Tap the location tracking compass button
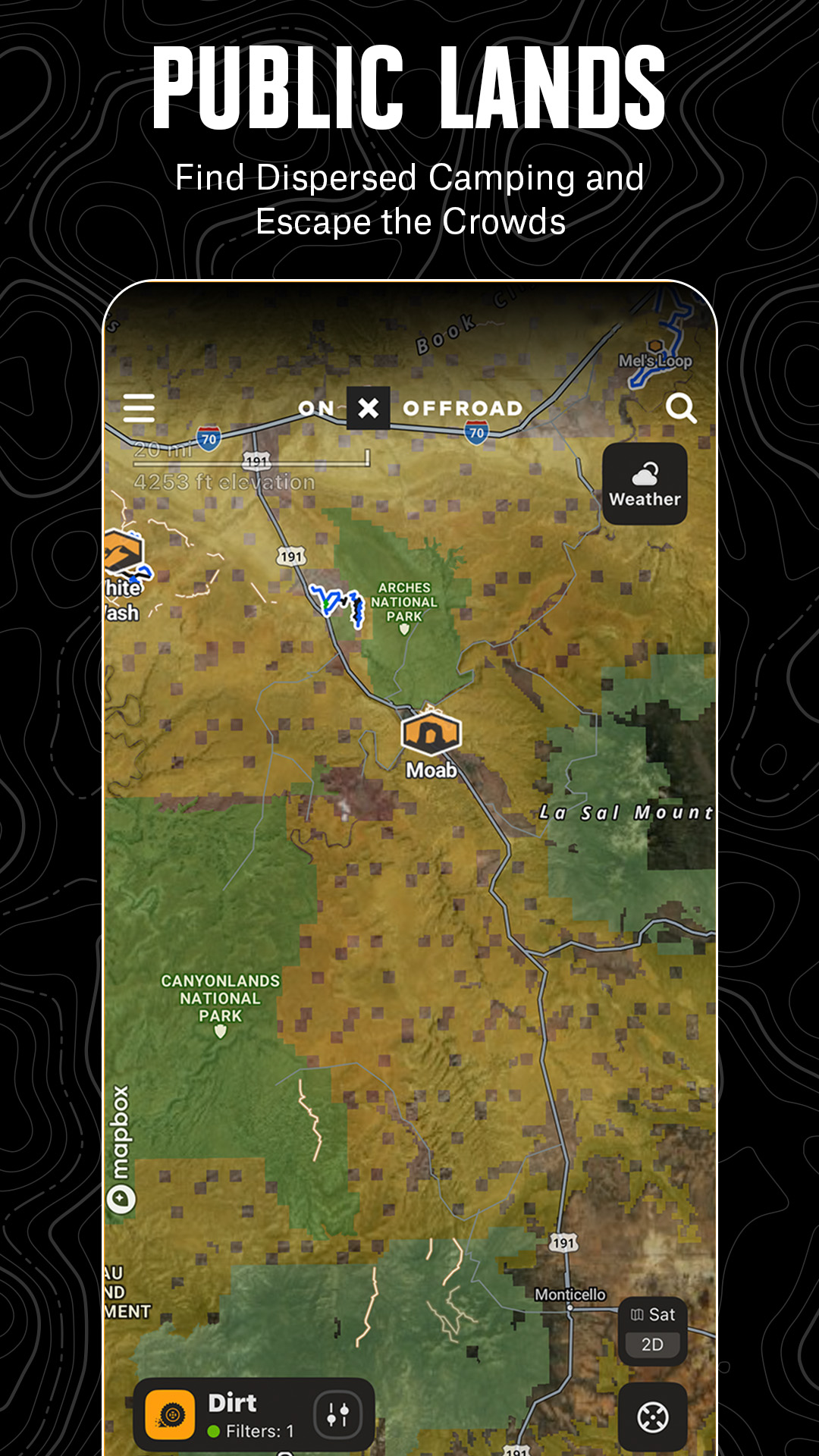The width and height of the screenshot is (819, 1456). pos(652,1417)
